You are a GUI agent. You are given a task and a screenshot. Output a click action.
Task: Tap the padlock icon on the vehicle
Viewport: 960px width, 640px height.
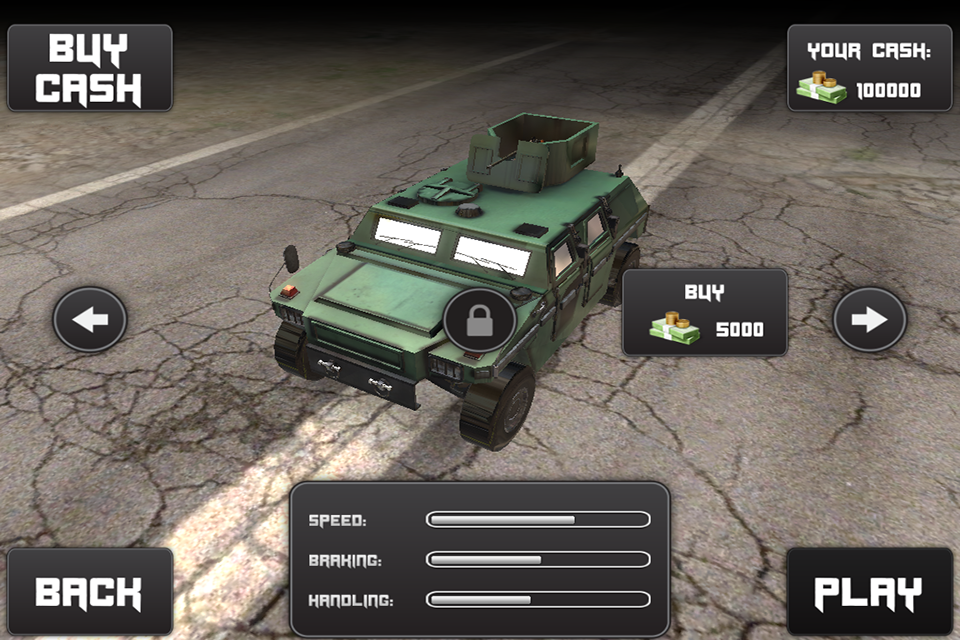(480, 321)
